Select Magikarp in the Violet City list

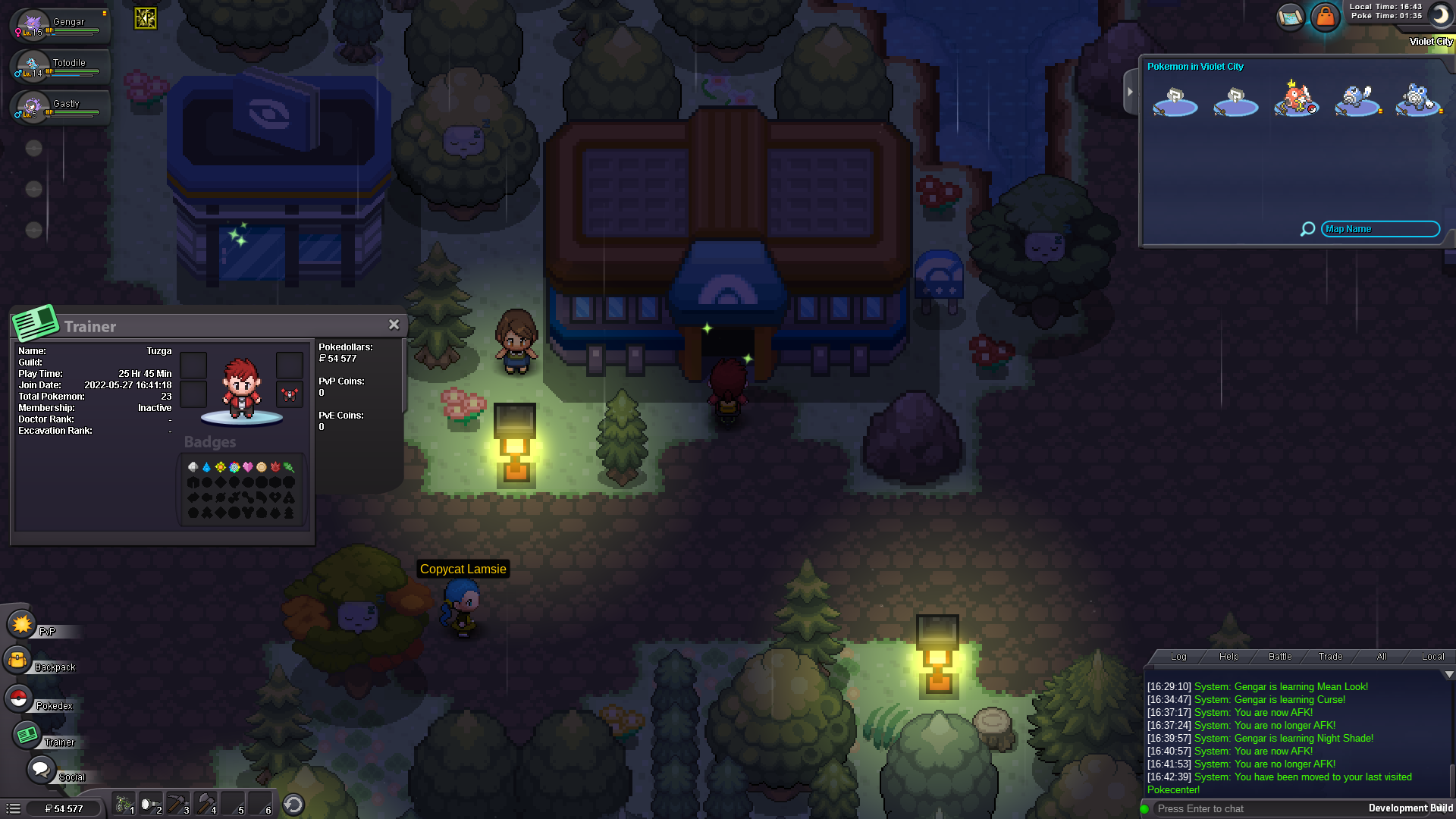pos(1297,99)
